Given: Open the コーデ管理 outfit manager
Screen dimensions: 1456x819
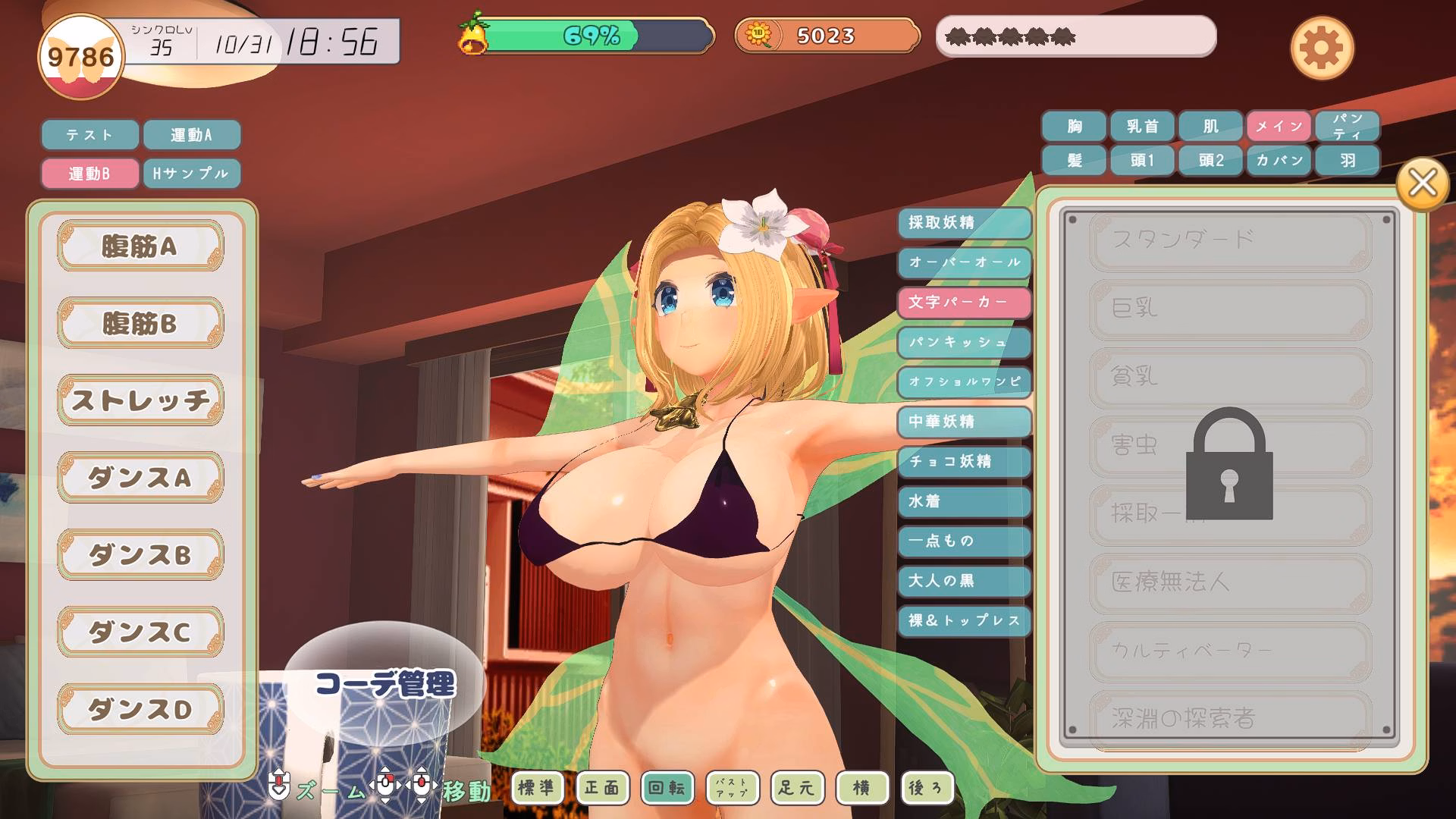Looking at the screenshot, I should pos(385,684).
